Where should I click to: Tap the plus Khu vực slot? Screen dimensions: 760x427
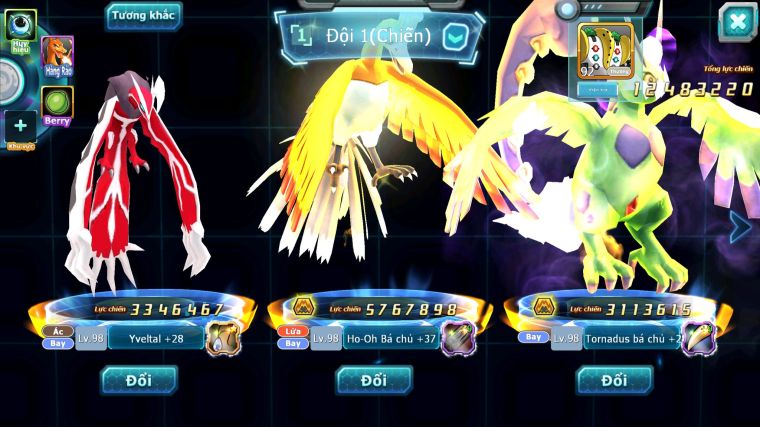click(20, 129)
